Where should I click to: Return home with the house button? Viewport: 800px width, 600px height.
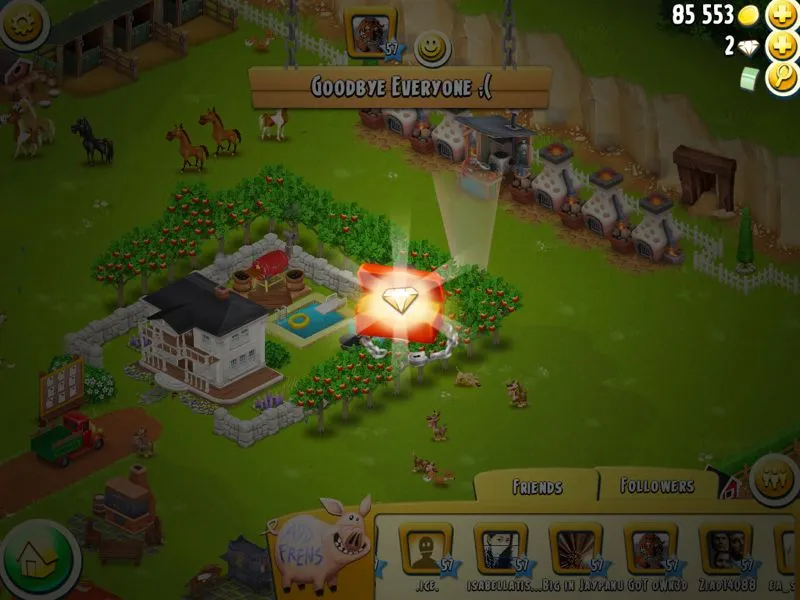coord(38,558)
